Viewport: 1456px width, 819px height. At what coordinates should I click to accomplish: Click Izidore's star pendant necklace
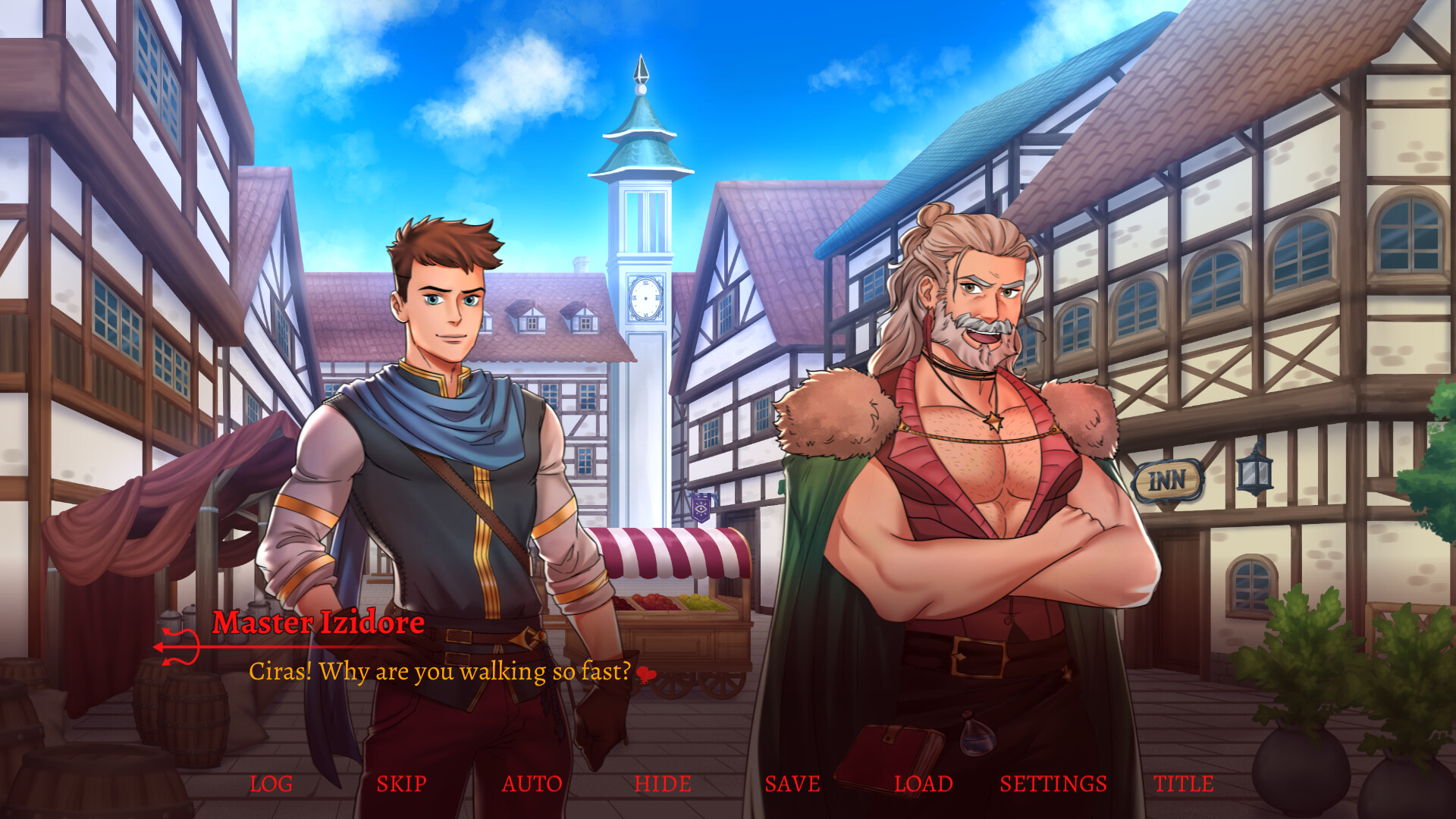[993, 421]
